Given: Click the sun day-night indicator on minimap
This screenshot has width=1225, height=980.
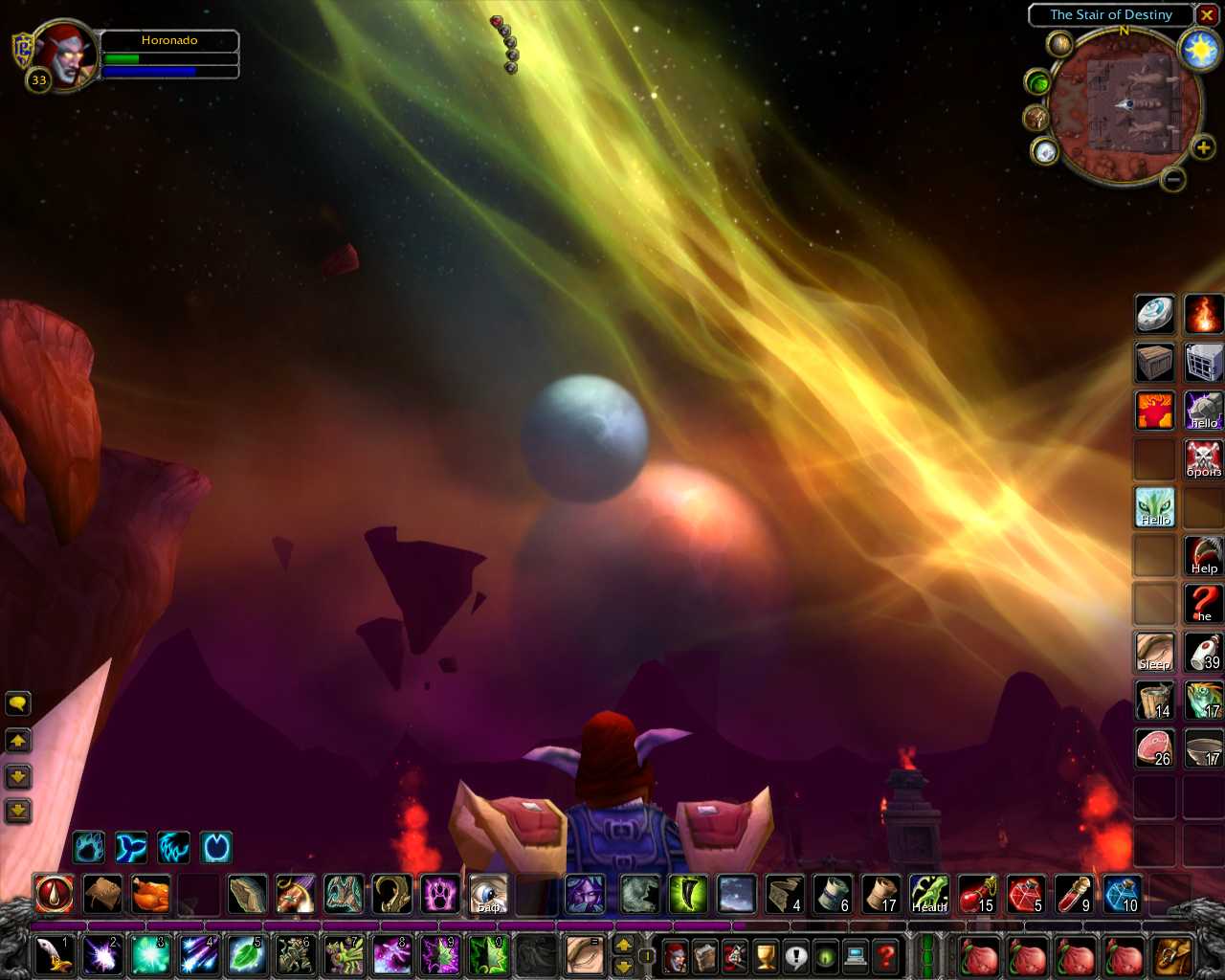Looking at the screenshot, I should pos(1199,49).
